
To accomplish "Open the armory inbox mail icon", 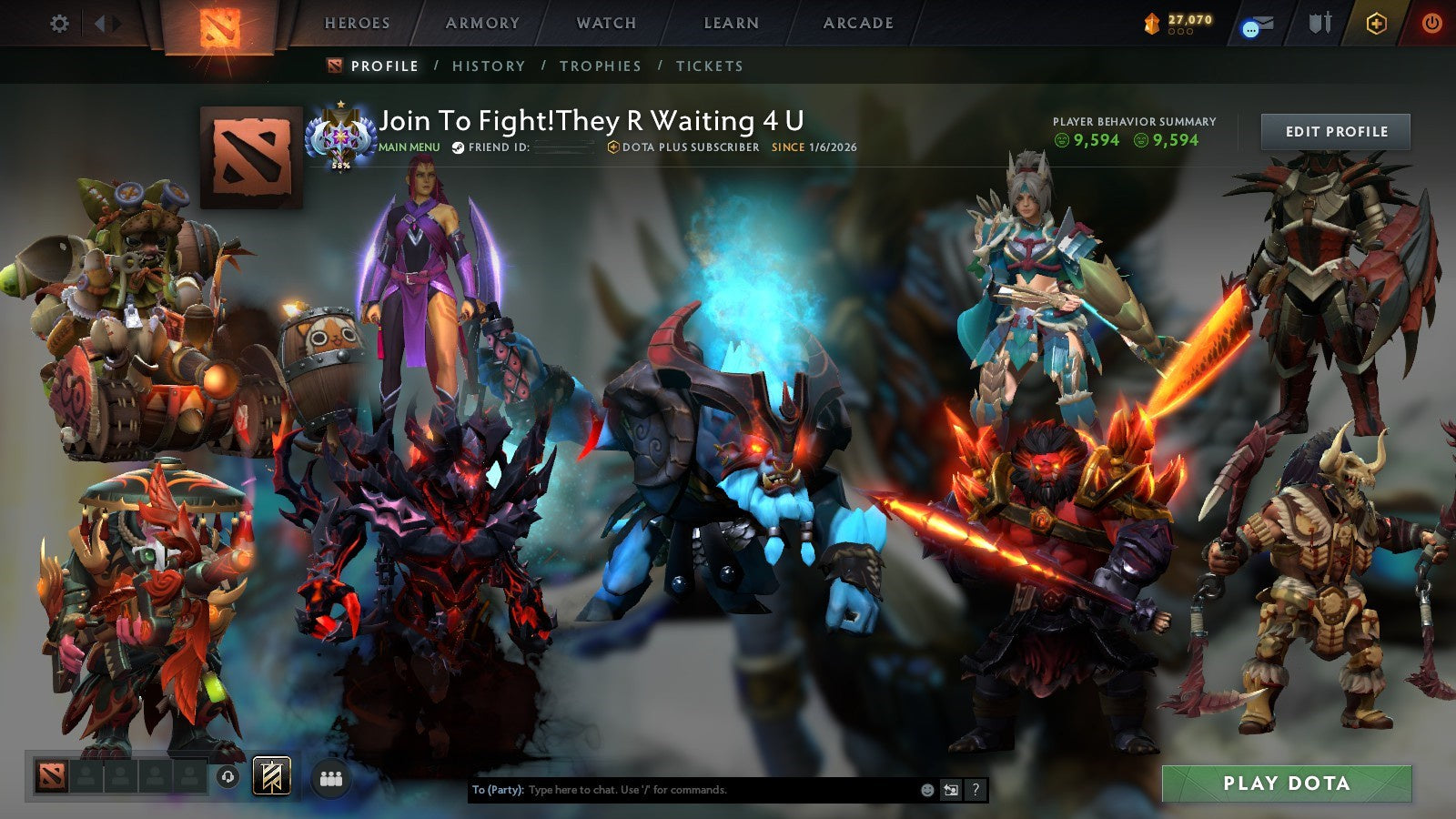I will click(x=1261, y=23).
